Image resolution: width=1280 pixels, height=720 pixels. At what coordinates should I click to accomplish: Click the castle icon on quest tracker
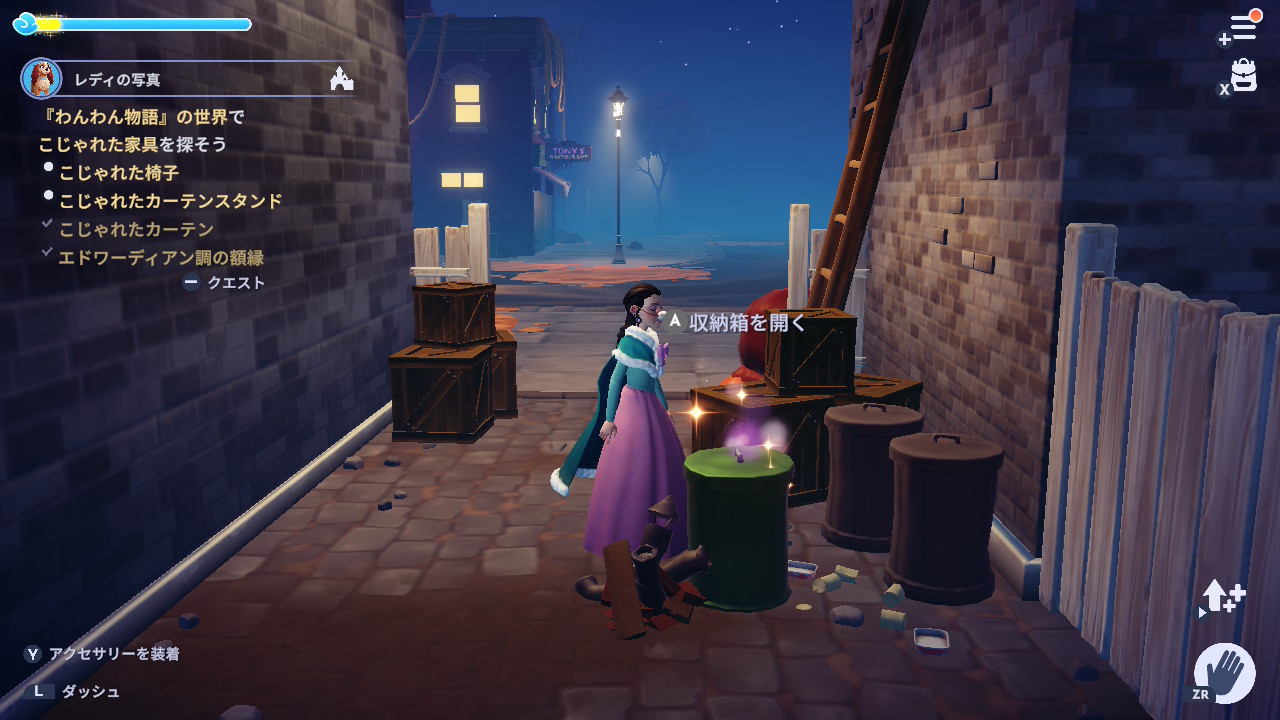(x=341, y=78)
